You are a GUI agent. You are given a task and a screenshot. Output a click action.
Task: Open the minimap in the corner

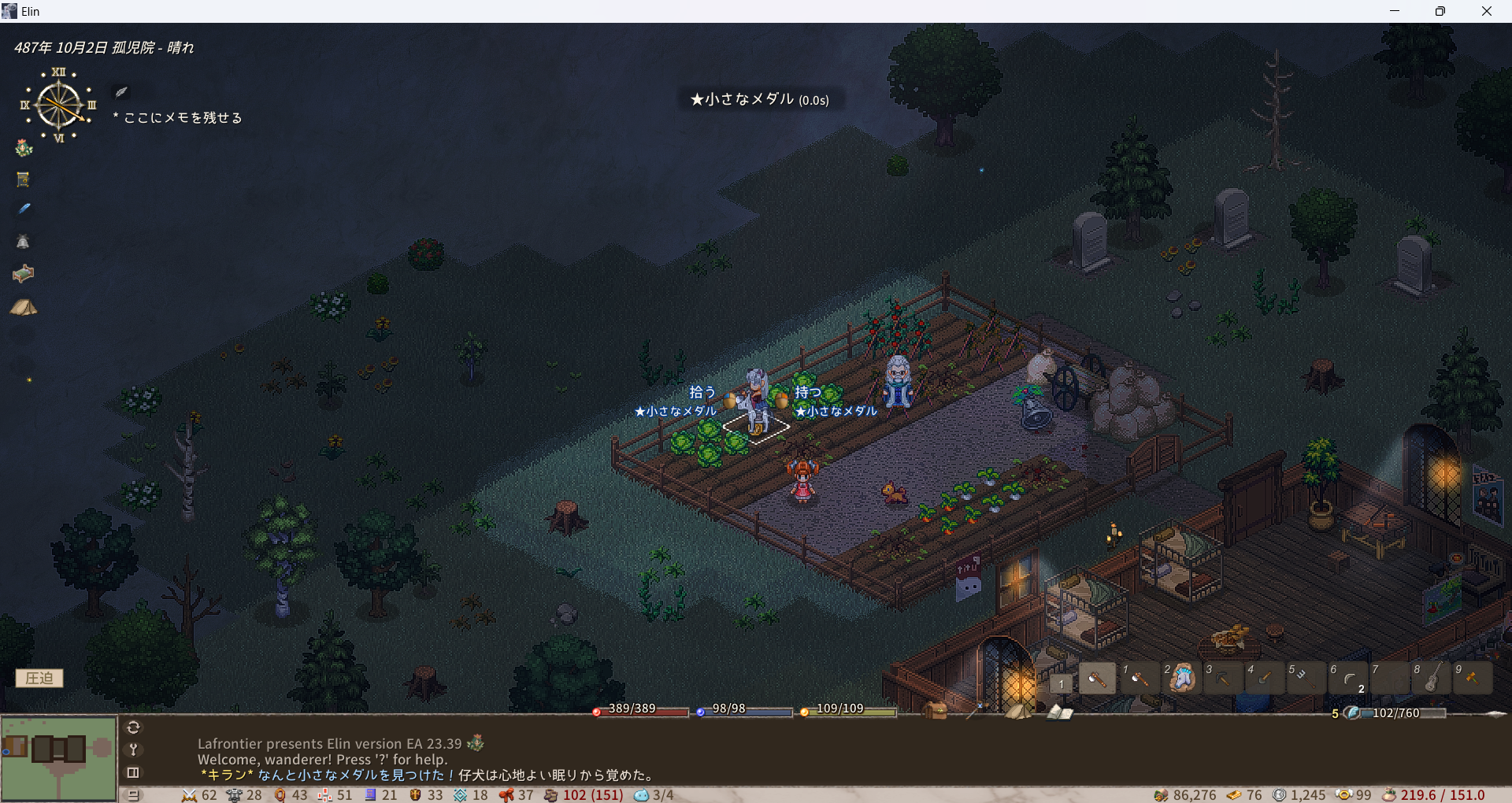point(58,757)
